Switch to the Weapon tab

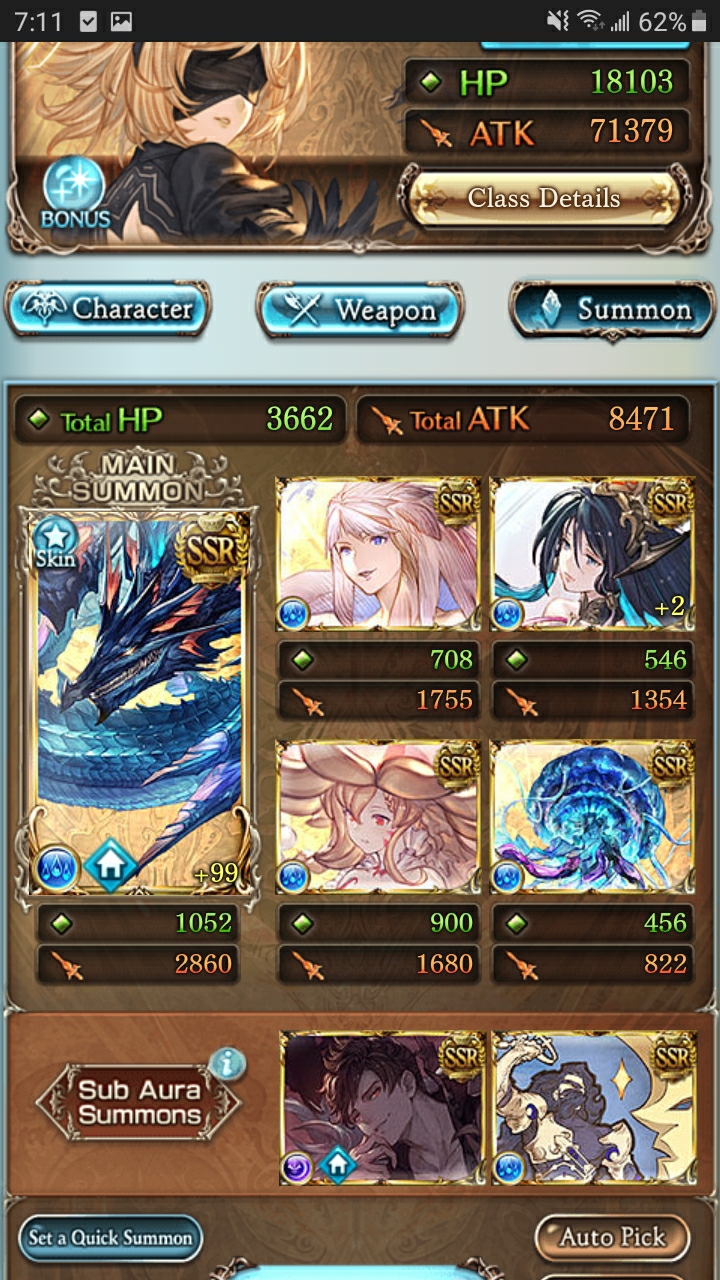[x=360, y=310]
